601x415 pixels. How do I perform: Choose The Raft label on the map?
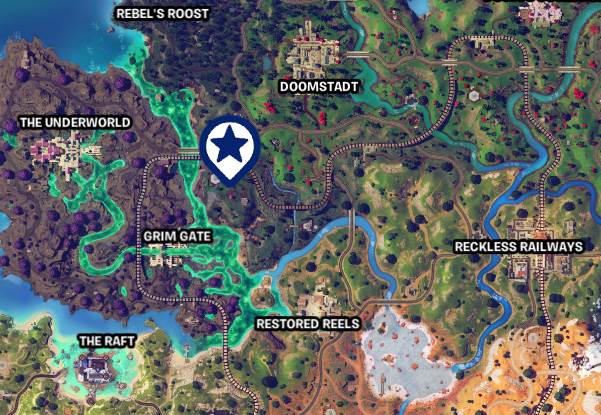point(107,341)
